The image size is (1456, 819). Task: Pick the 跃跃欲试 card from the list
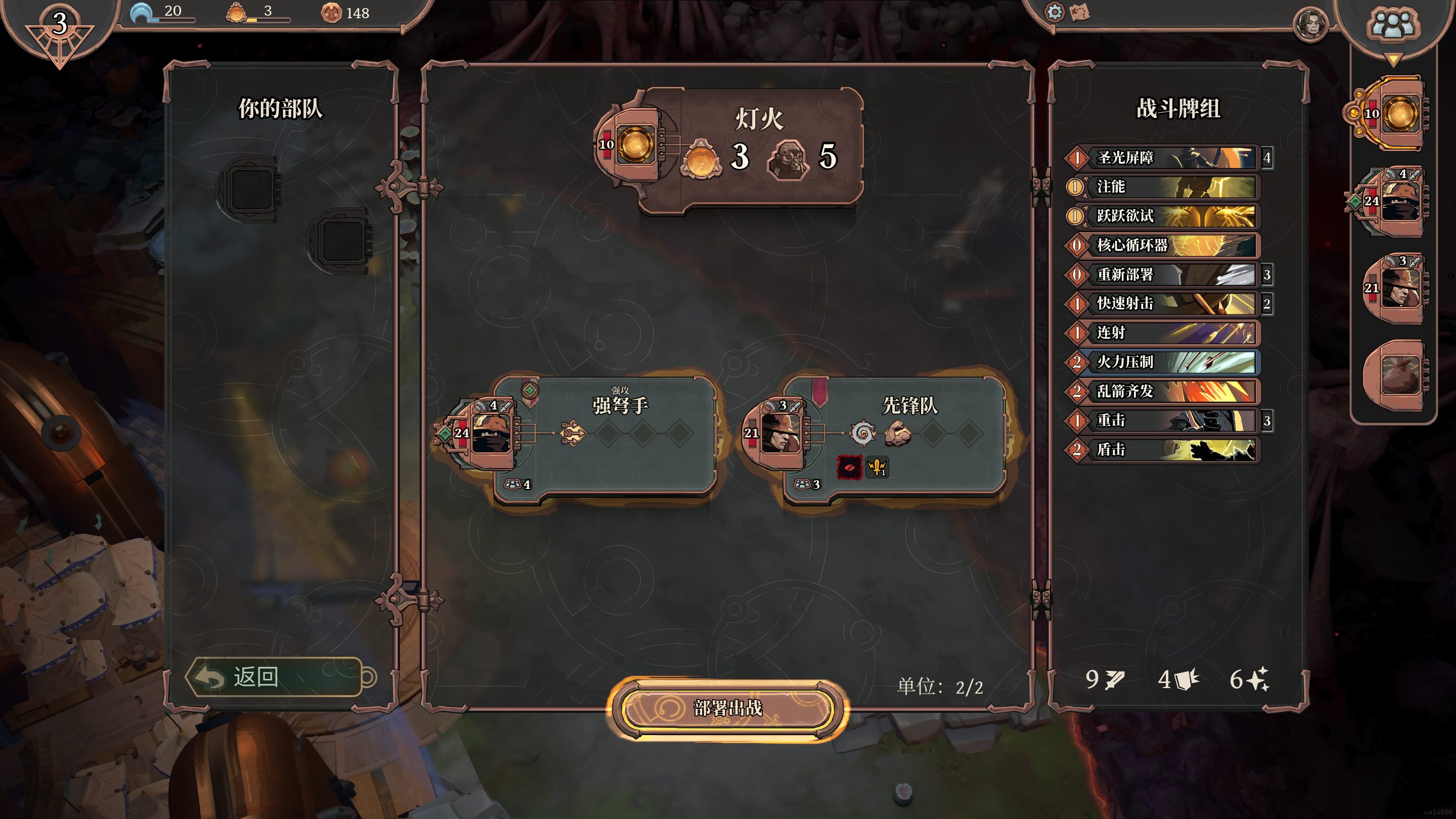1164,216
